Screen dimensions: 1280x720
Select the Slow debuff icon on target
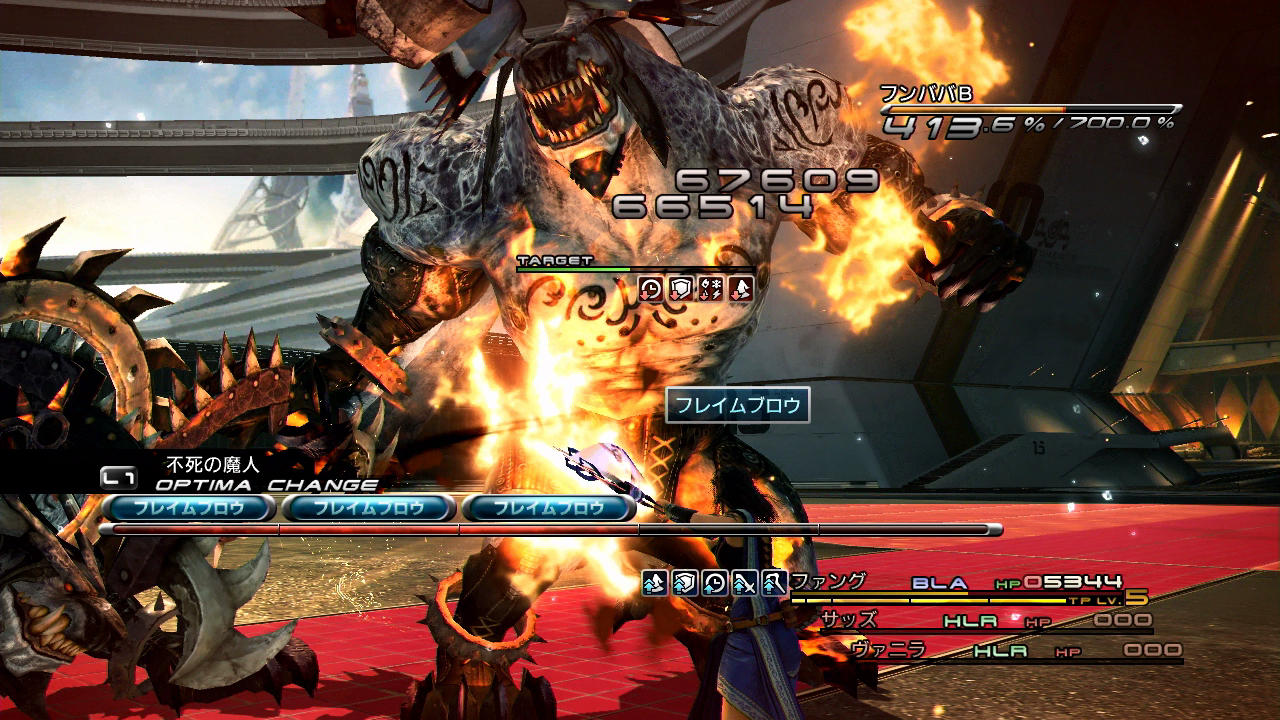tap(651, 289)
